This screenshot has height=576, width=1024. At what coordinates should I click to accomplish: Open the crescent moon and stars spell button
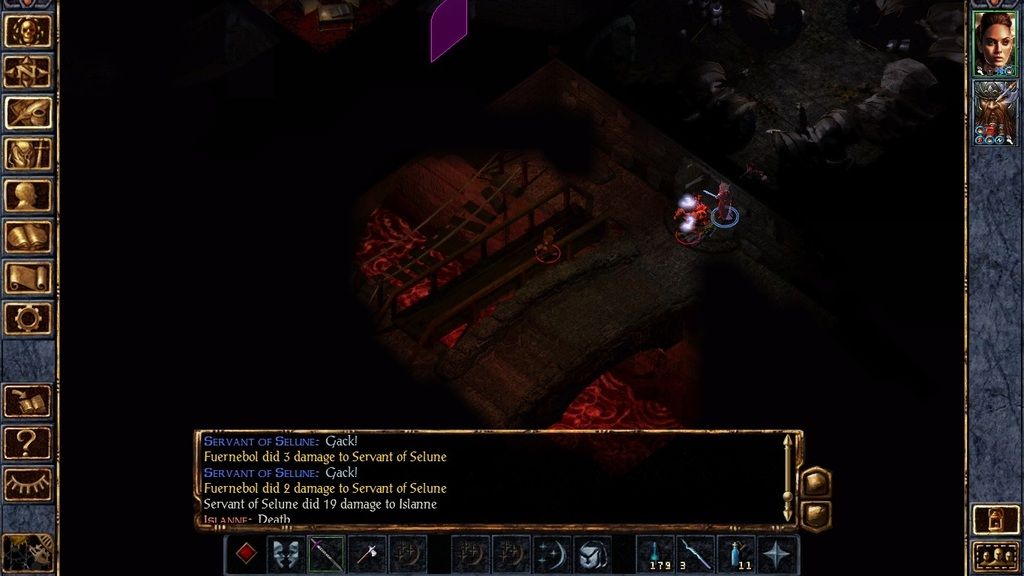[x=552, y=554]
